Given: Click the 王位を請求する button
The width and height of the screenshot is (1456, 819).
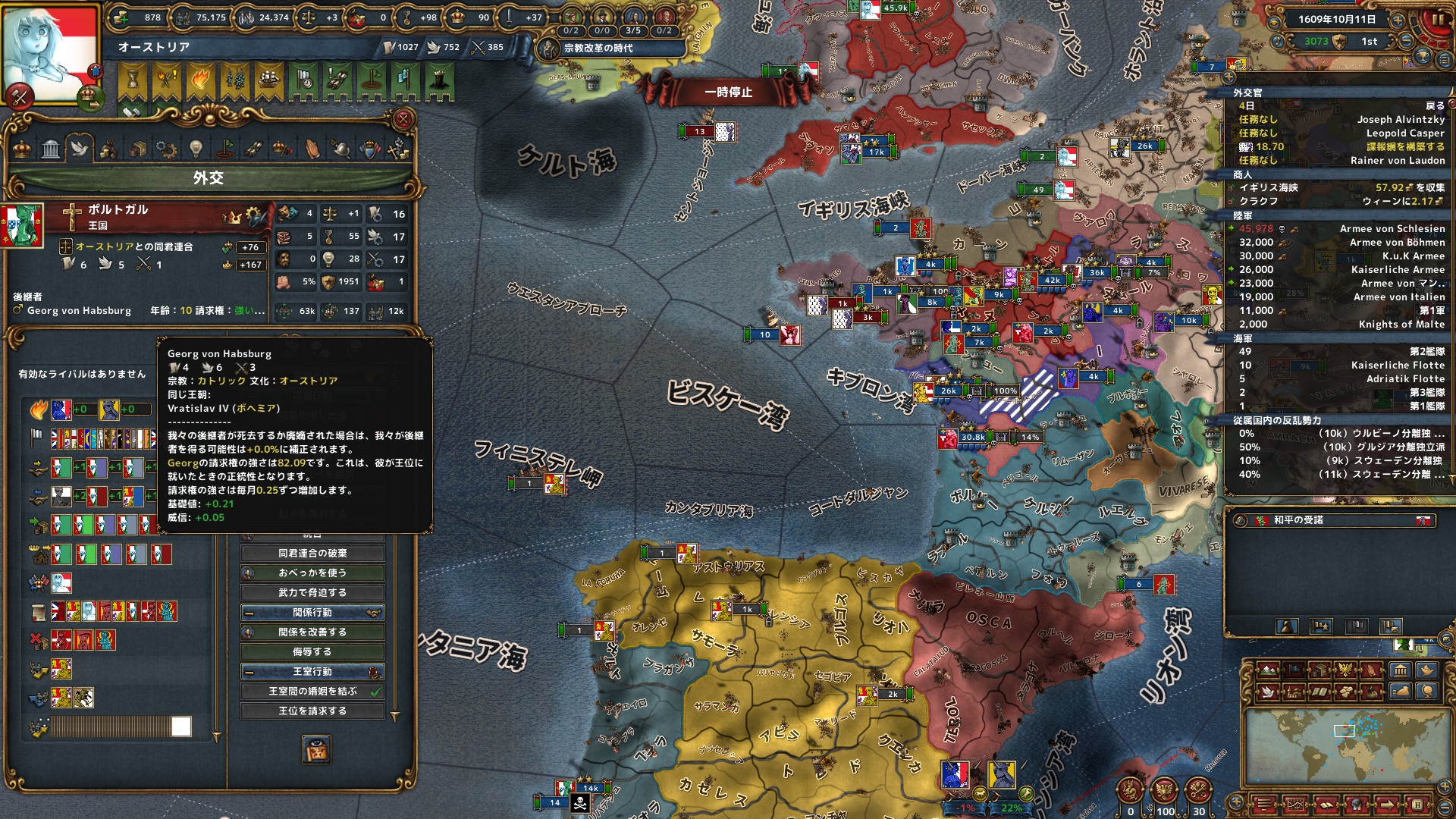Looking at the screenshot, I should tap(312, 711).
